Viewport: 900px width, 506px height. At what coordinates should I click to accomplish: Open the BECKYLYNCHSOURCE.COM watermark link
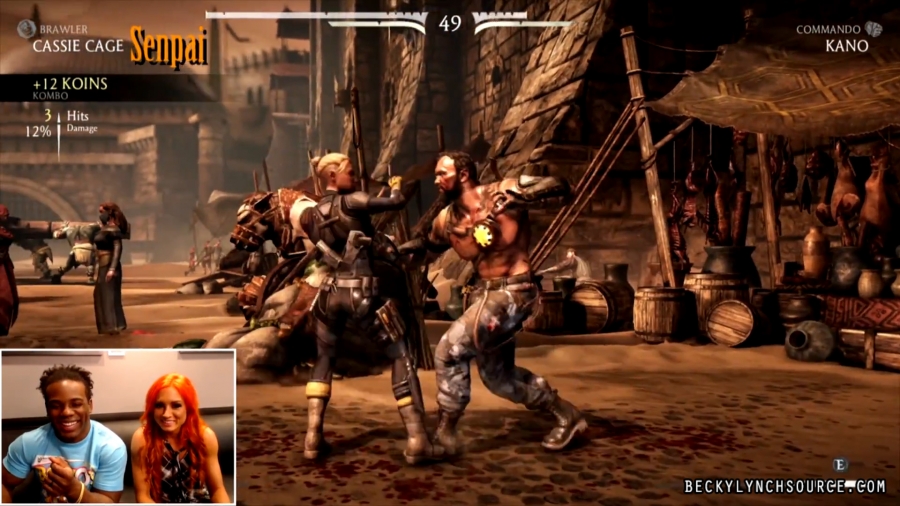(x=785, y=486)
